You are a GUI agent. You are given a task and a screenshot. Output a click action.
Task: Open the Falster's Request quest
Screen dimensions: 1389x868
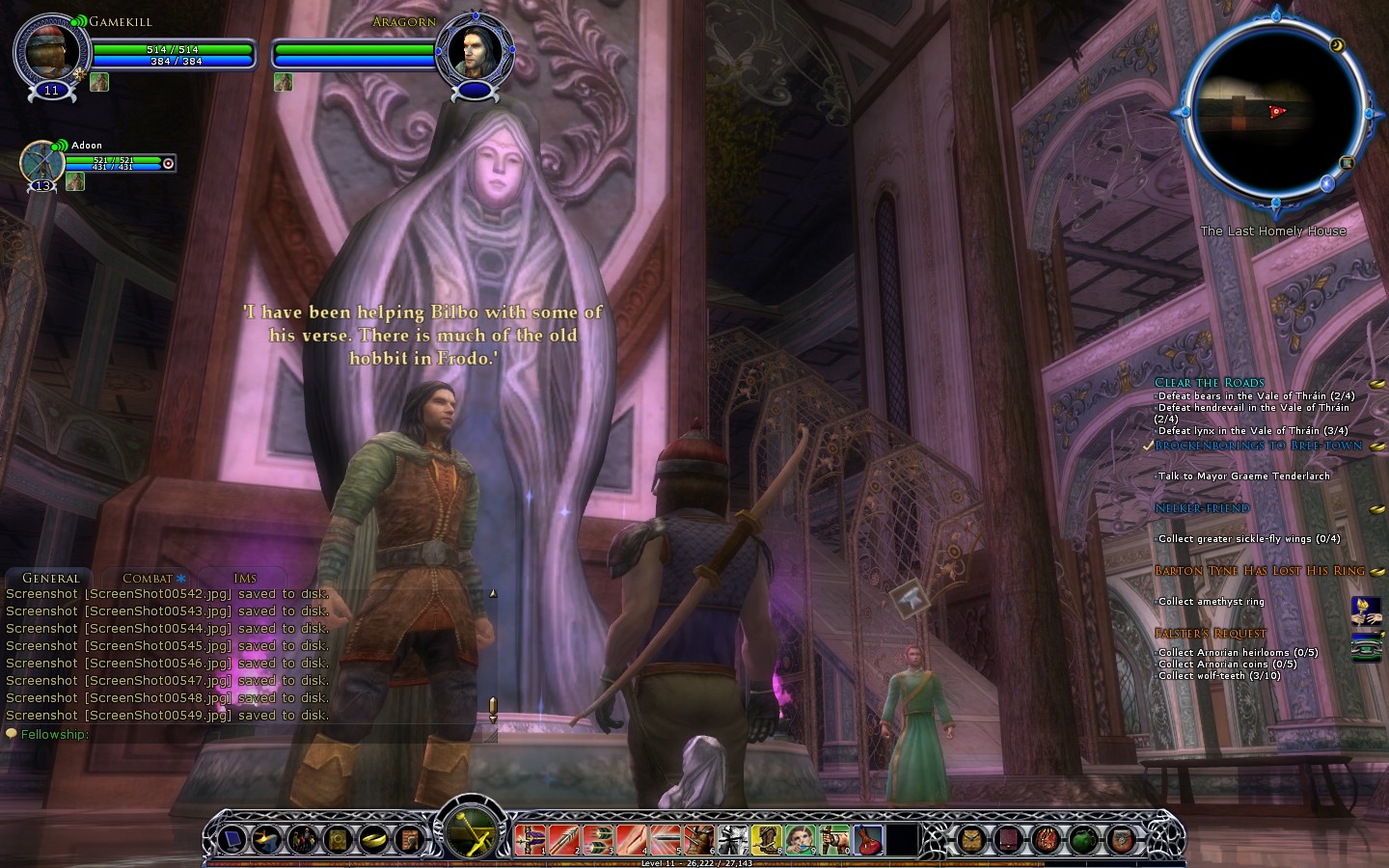[x=1210, y=634]
